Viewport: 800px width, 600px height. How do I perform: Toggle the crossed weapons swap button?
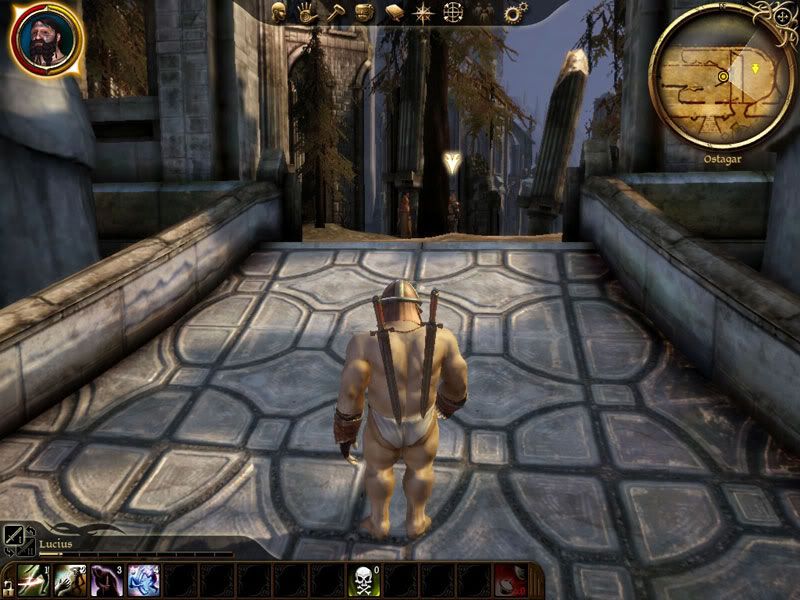(x=15, y=537)
